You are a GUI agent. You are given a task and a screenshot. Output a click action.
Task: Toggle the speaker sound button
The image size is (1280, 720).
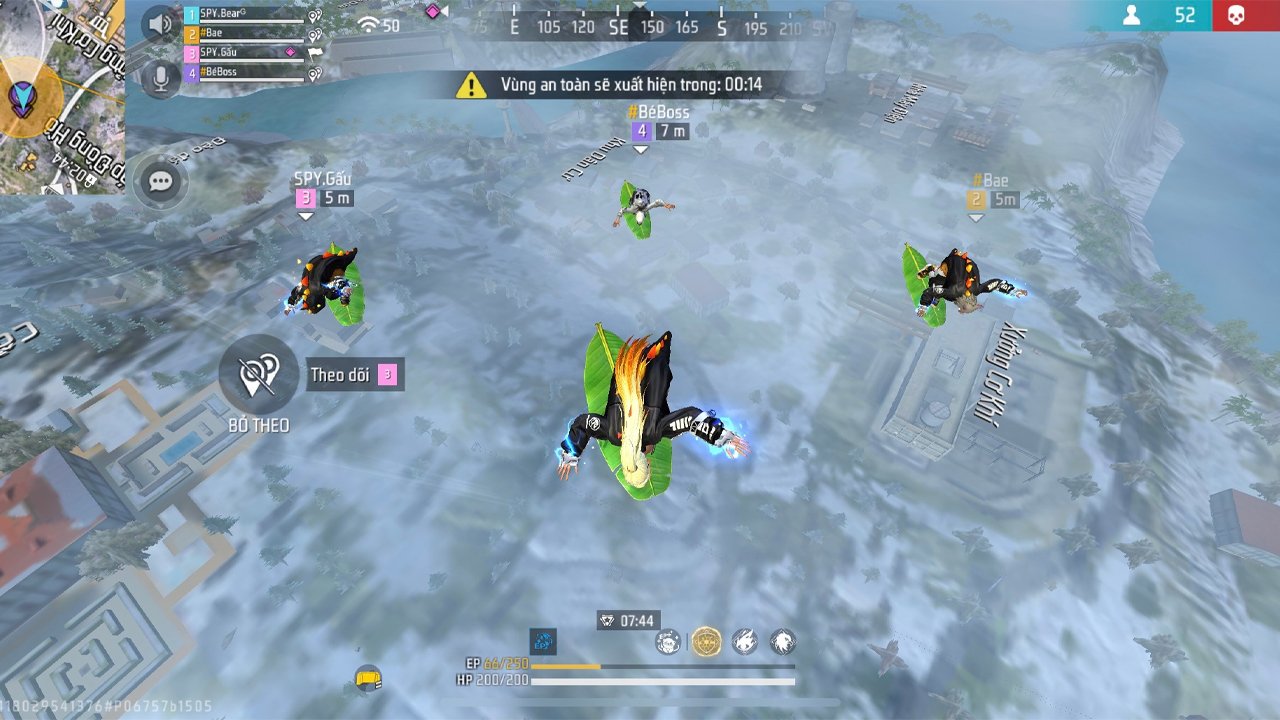coord(159,24)
